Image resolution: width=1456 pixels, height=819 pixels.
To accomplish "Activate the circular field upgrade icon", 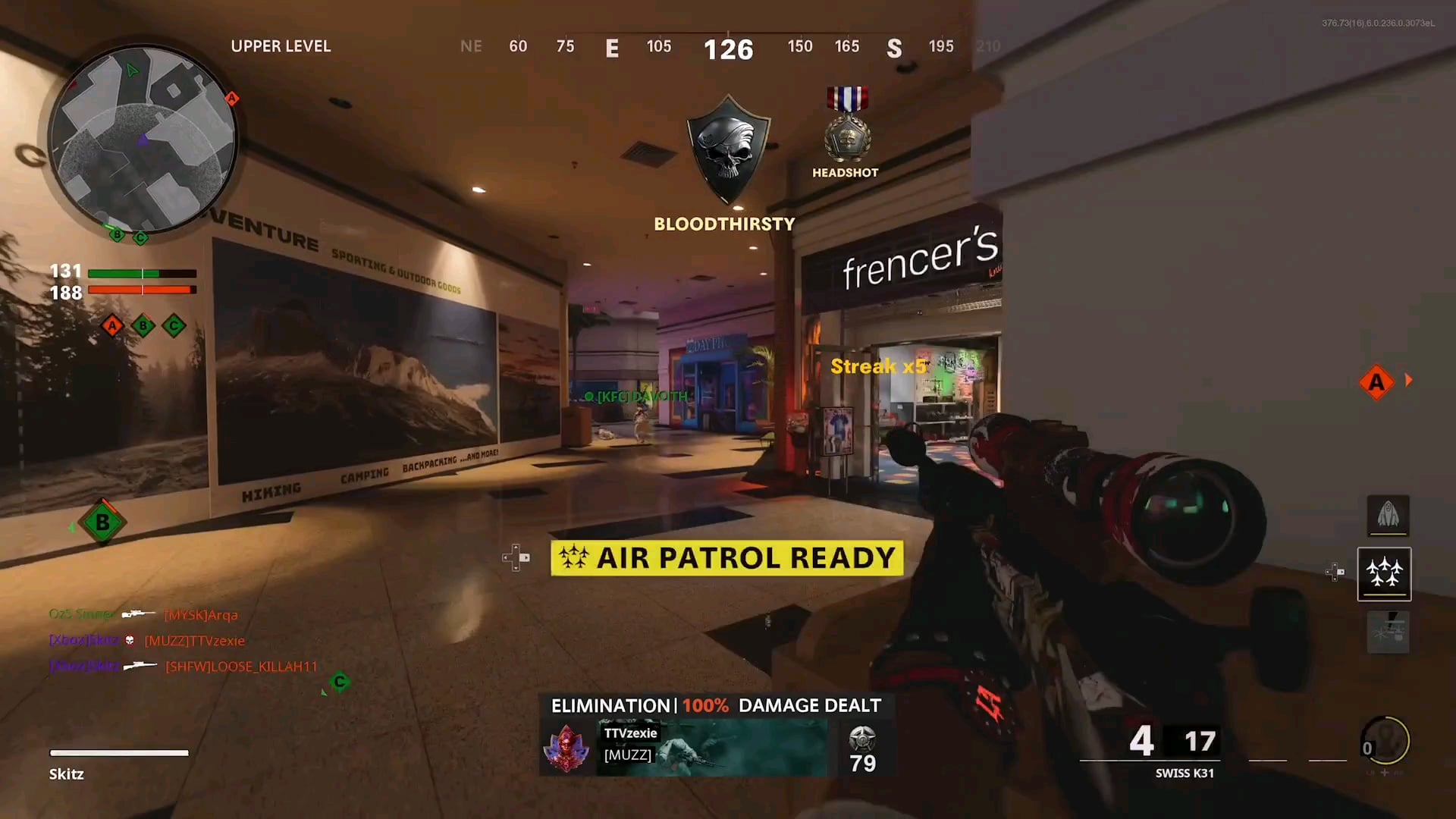I will coord(1387,741).
